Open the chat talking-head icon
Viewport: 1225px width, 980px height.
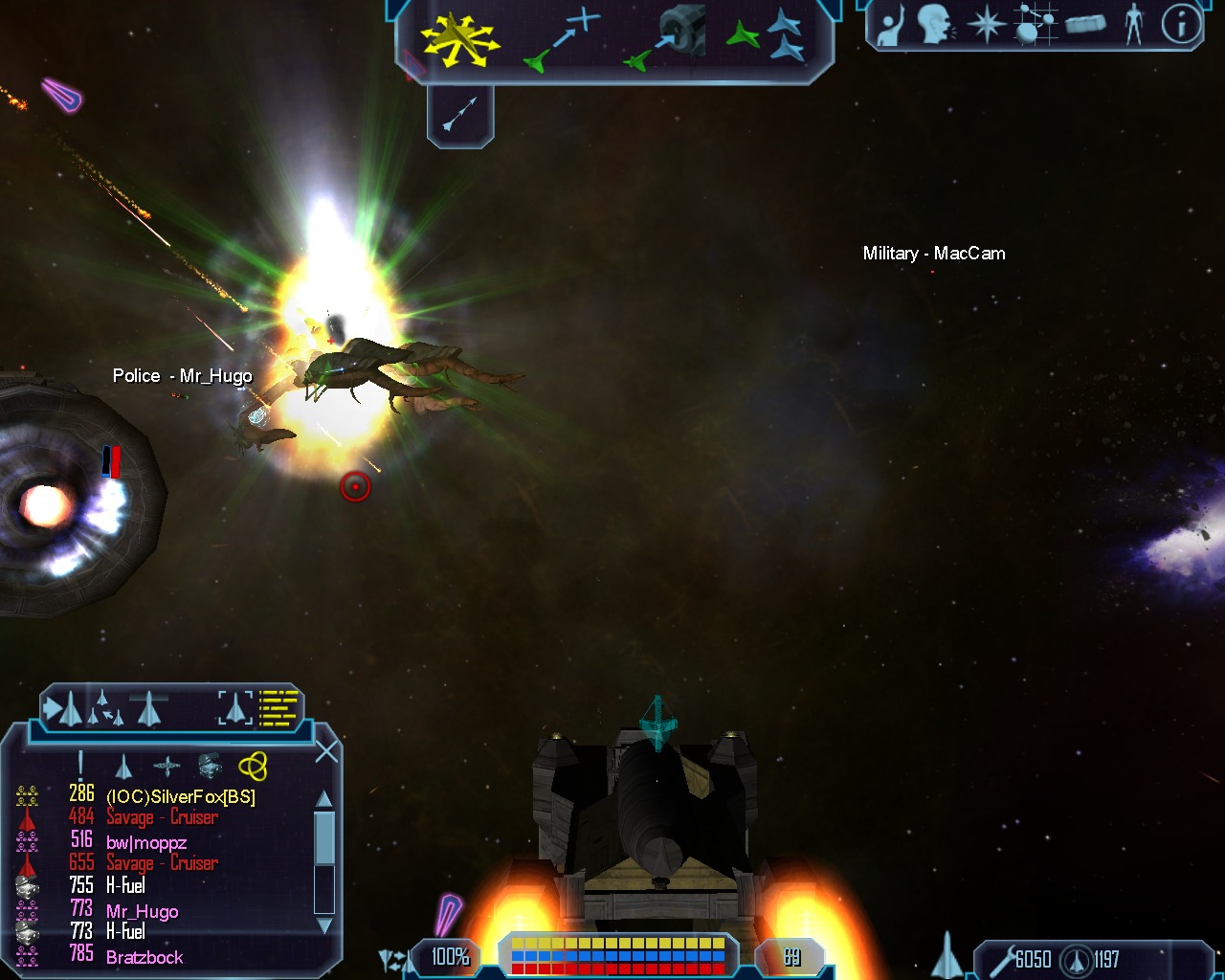(937, 25)
